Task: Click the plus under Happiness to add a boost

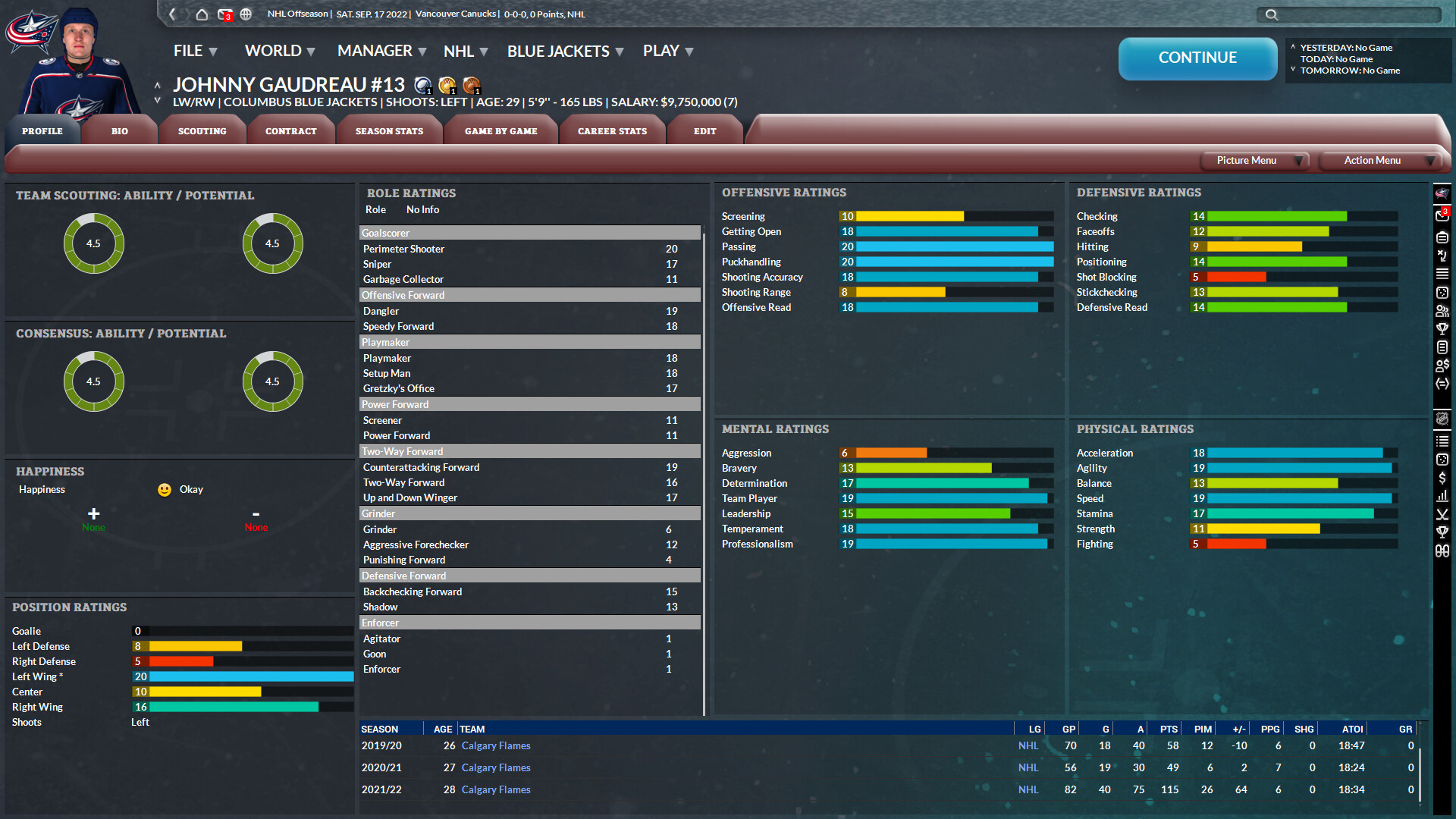Action: point(93,514)
